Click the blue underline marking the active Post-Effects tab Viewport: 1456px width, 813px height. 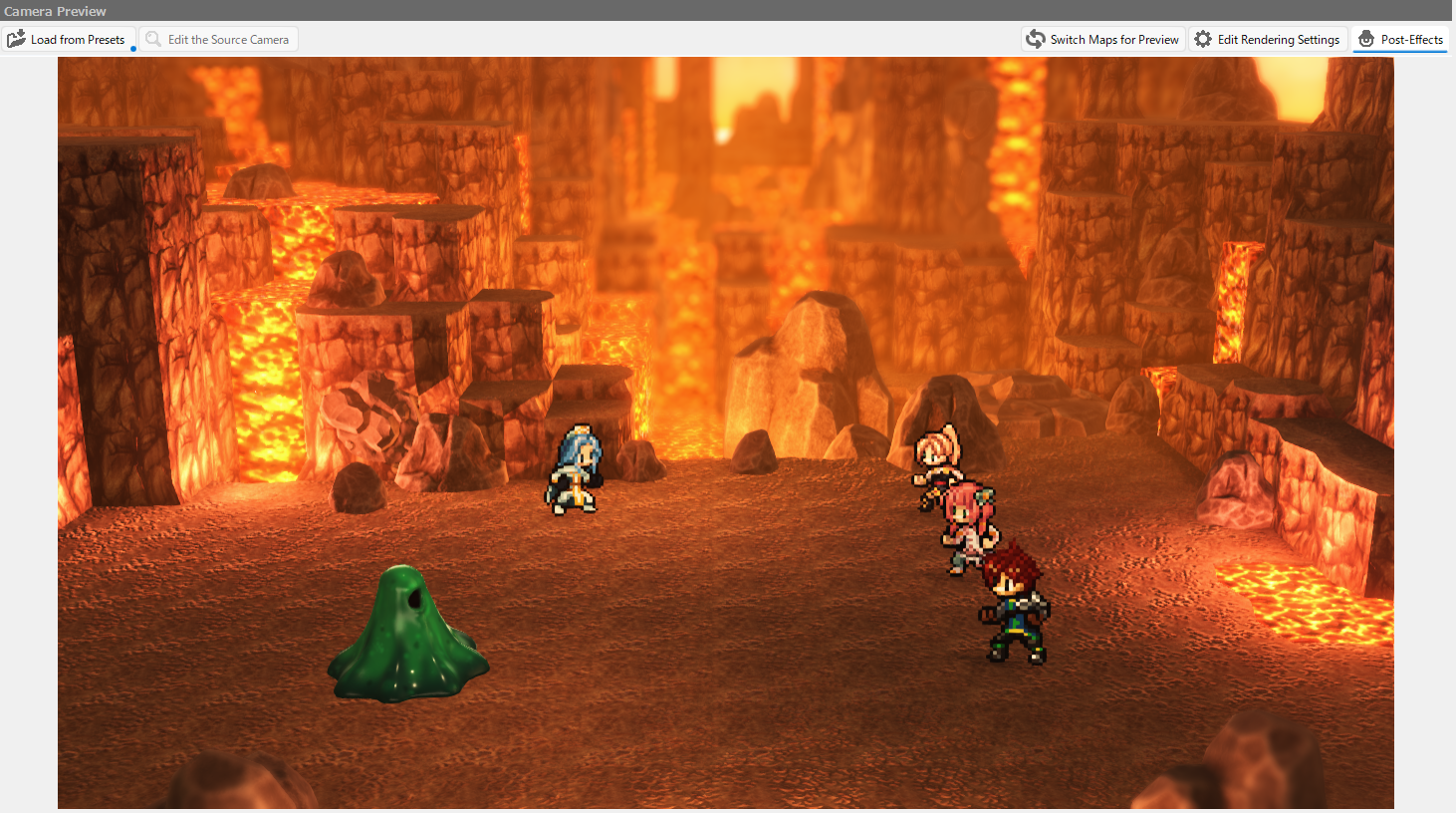pos(1400,52)
